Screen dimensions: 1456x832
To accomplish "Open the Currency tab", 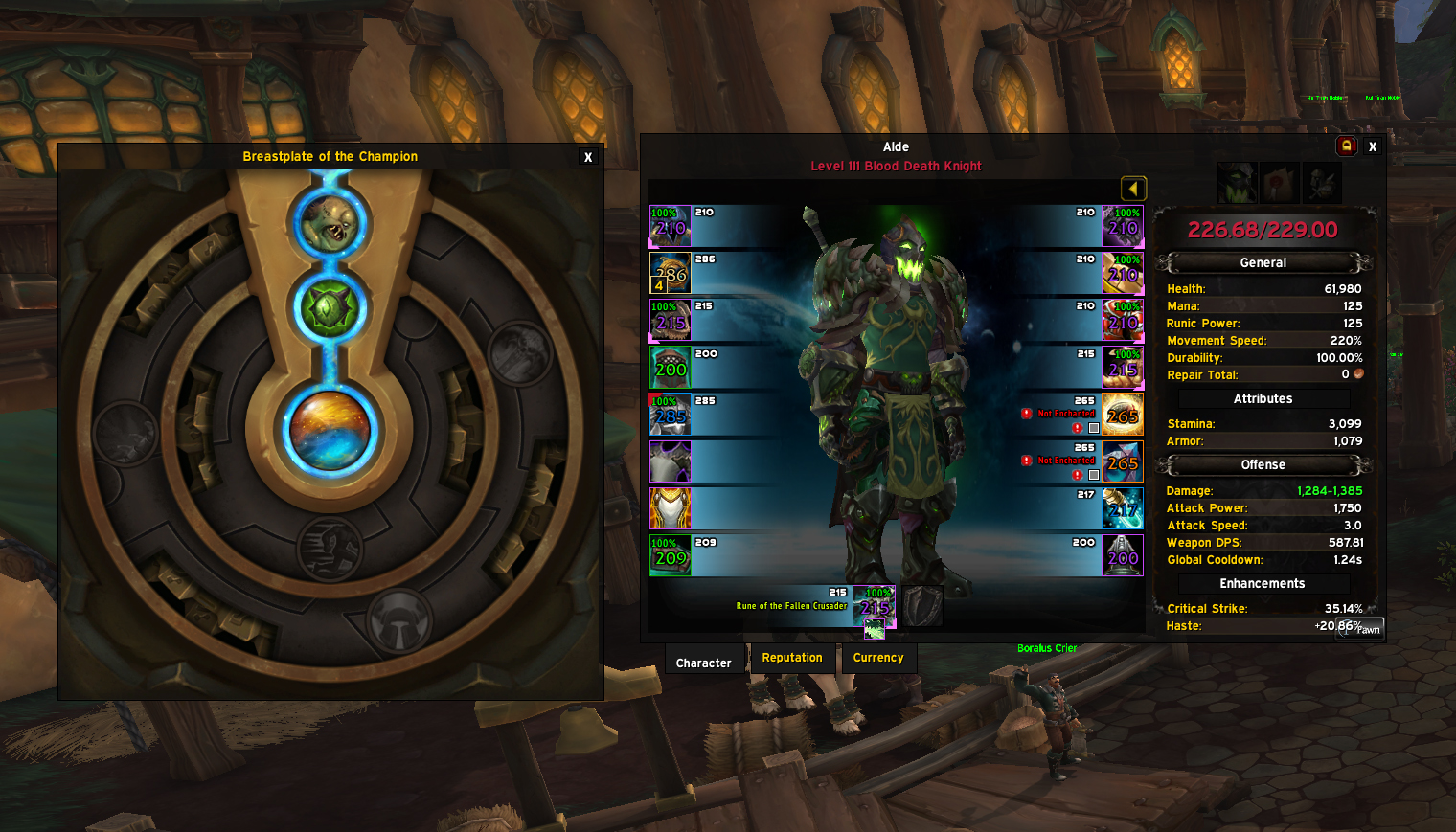I will tap(878, 658).
